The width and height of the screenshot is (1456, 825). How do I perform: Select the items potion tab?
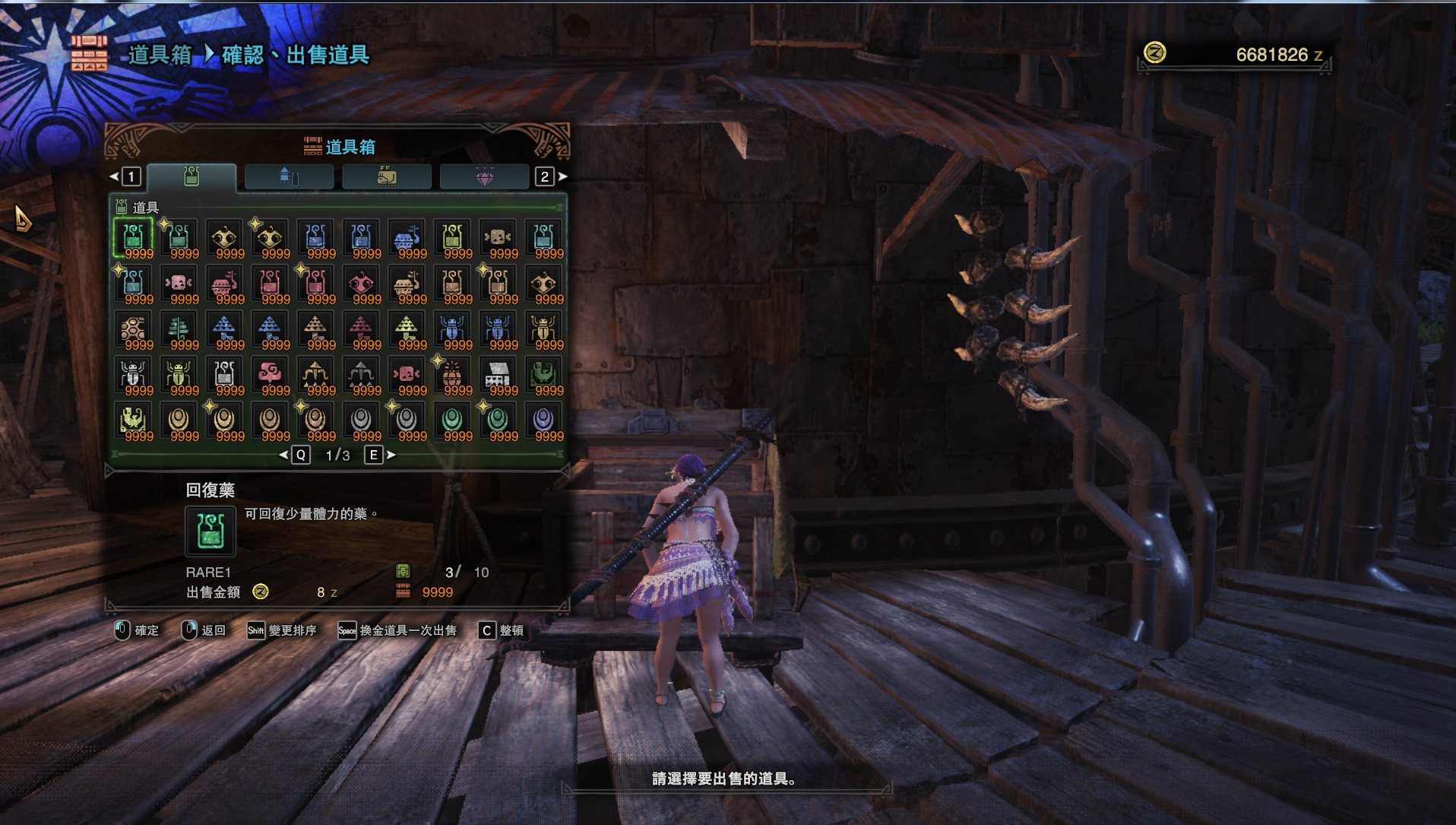pos(191,177)
